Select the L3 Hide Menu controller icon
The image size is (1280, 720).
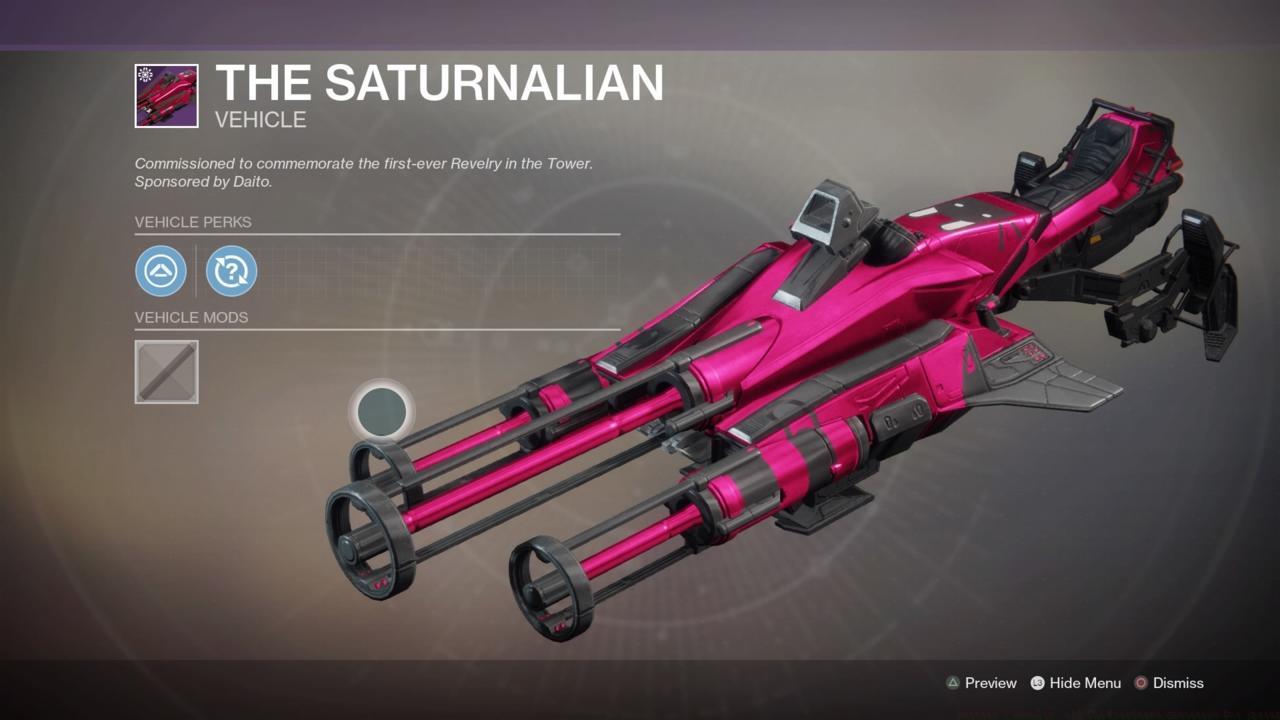point(1036,683)
